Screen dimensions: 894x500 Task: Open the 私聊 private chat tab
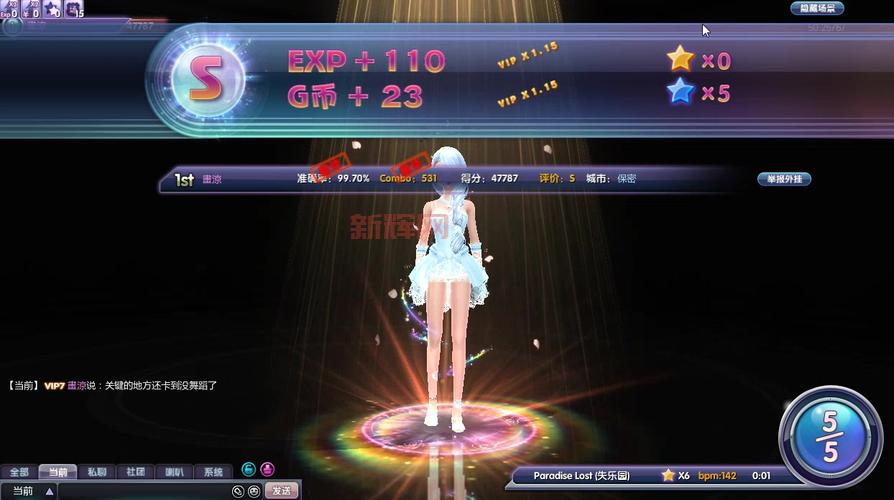click(96, 472)
